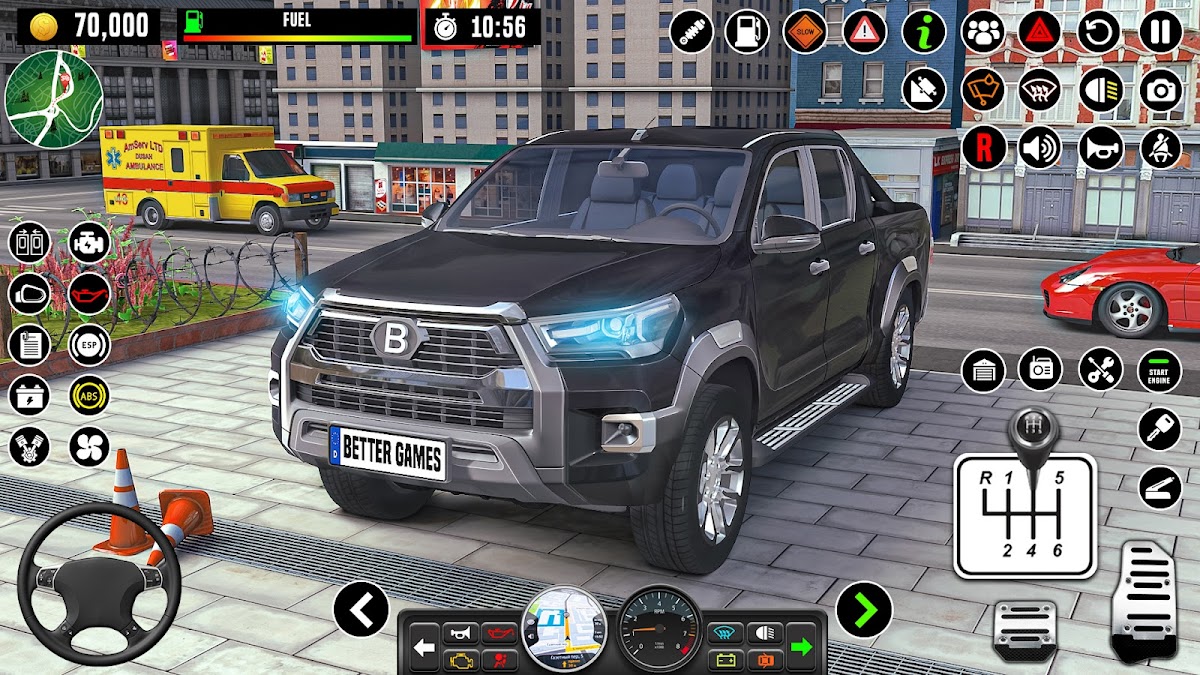Tap the restart arrow icon
Screen dimensions: 1200x675
[x=1100, y=32]
